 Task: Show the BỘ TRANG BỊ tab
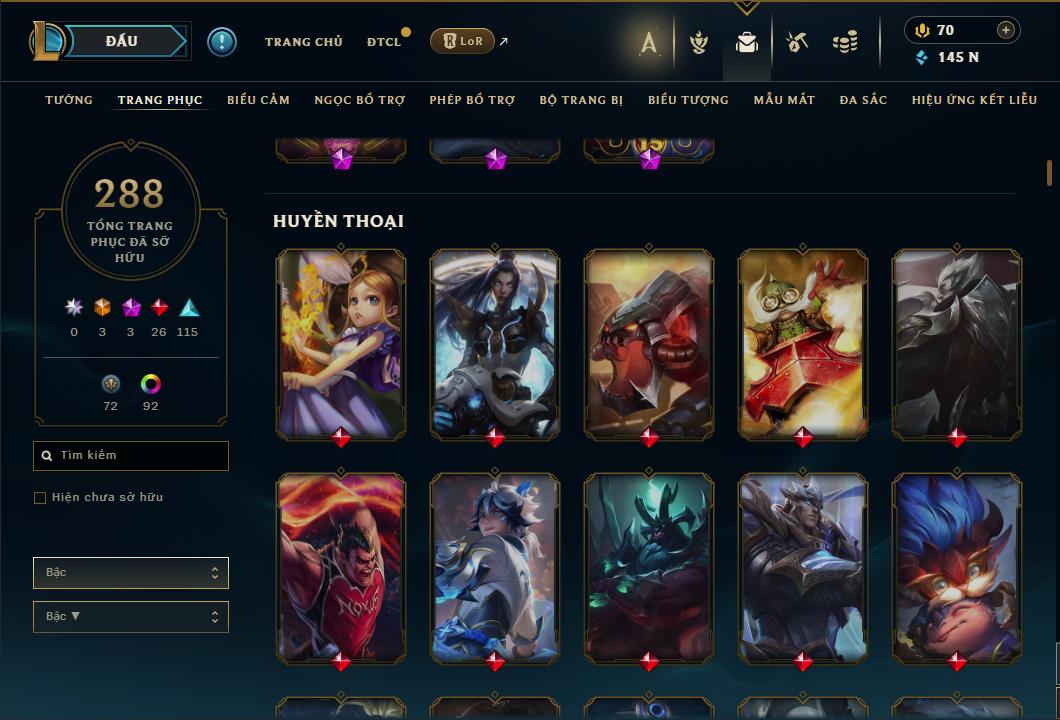581,100
